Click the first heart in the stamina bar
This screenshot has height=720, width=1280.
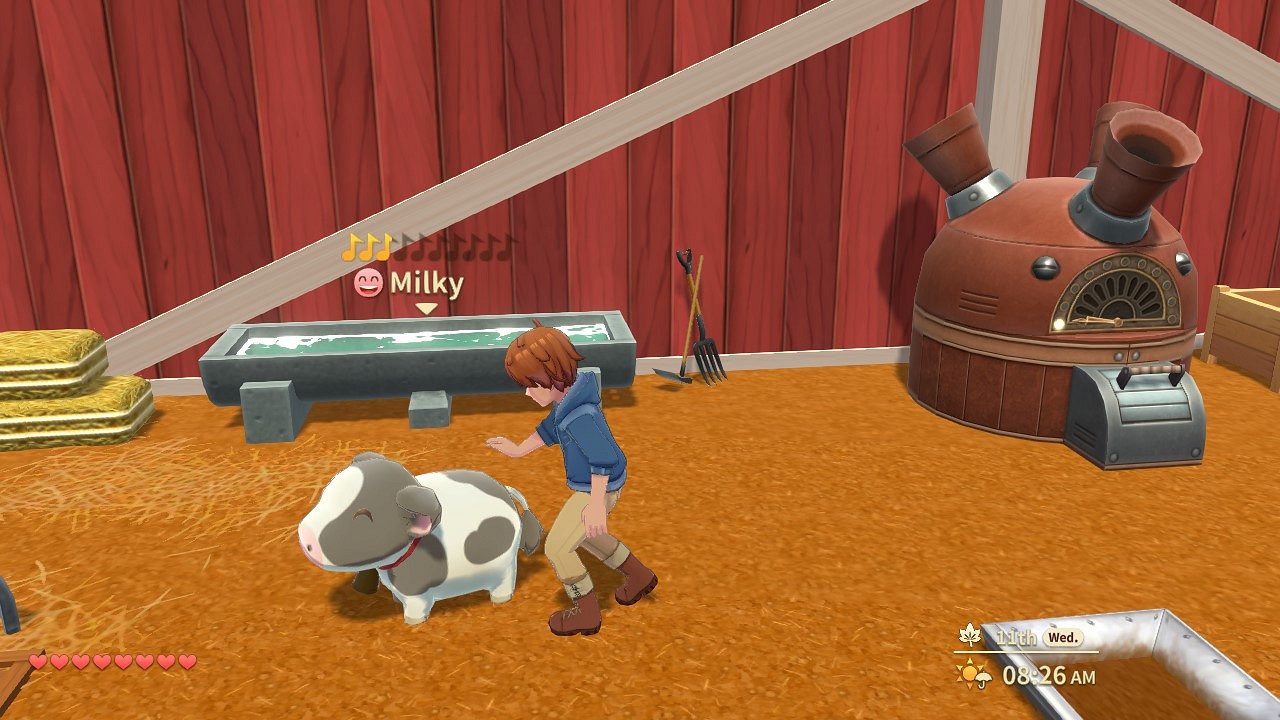coord(39,663)
